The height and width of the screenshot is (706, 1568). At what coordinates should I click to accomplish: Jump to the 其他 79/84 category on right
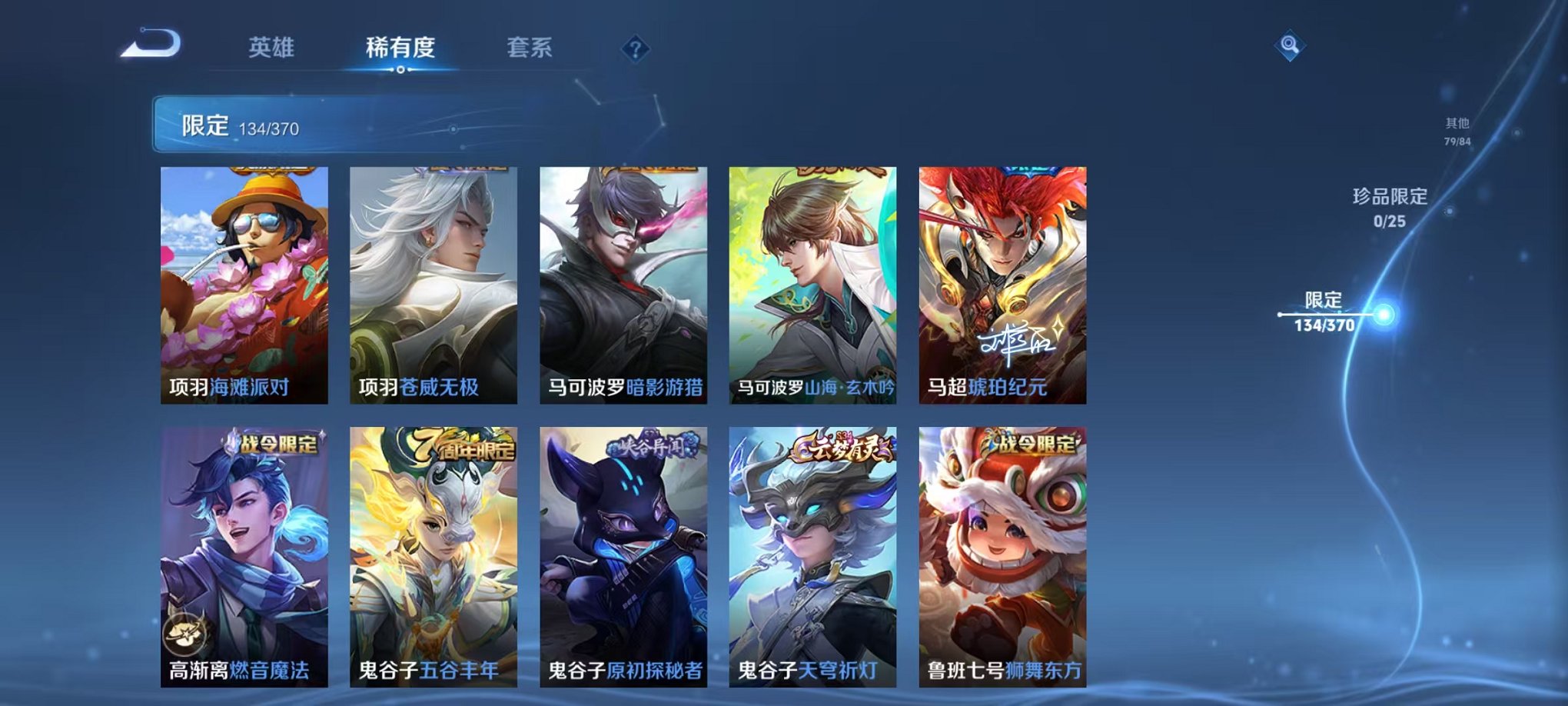(x=1457, y=129)
